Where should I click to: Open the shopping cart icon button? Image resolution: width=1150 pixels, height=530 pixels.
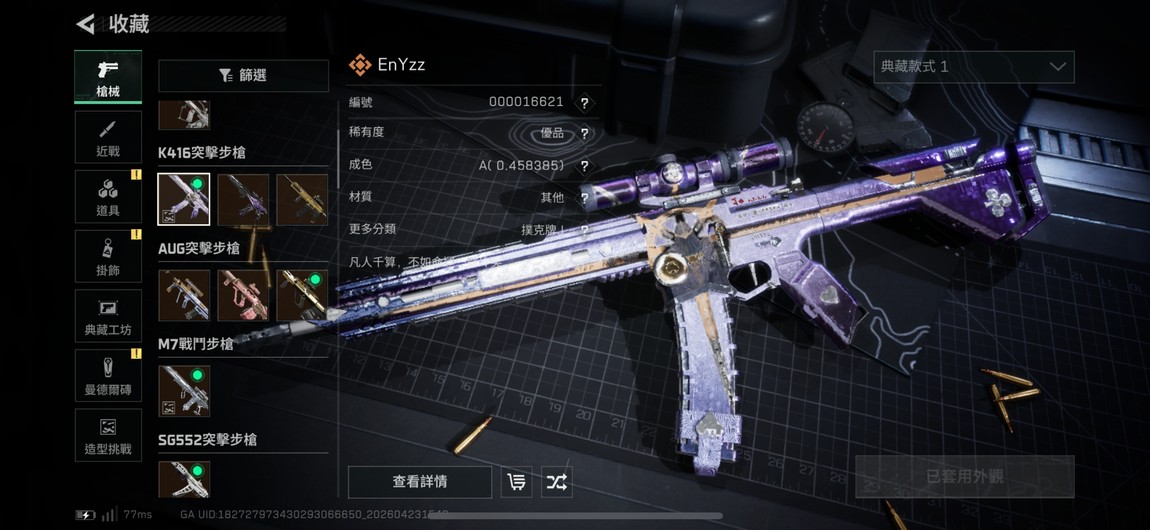(516, 482)
